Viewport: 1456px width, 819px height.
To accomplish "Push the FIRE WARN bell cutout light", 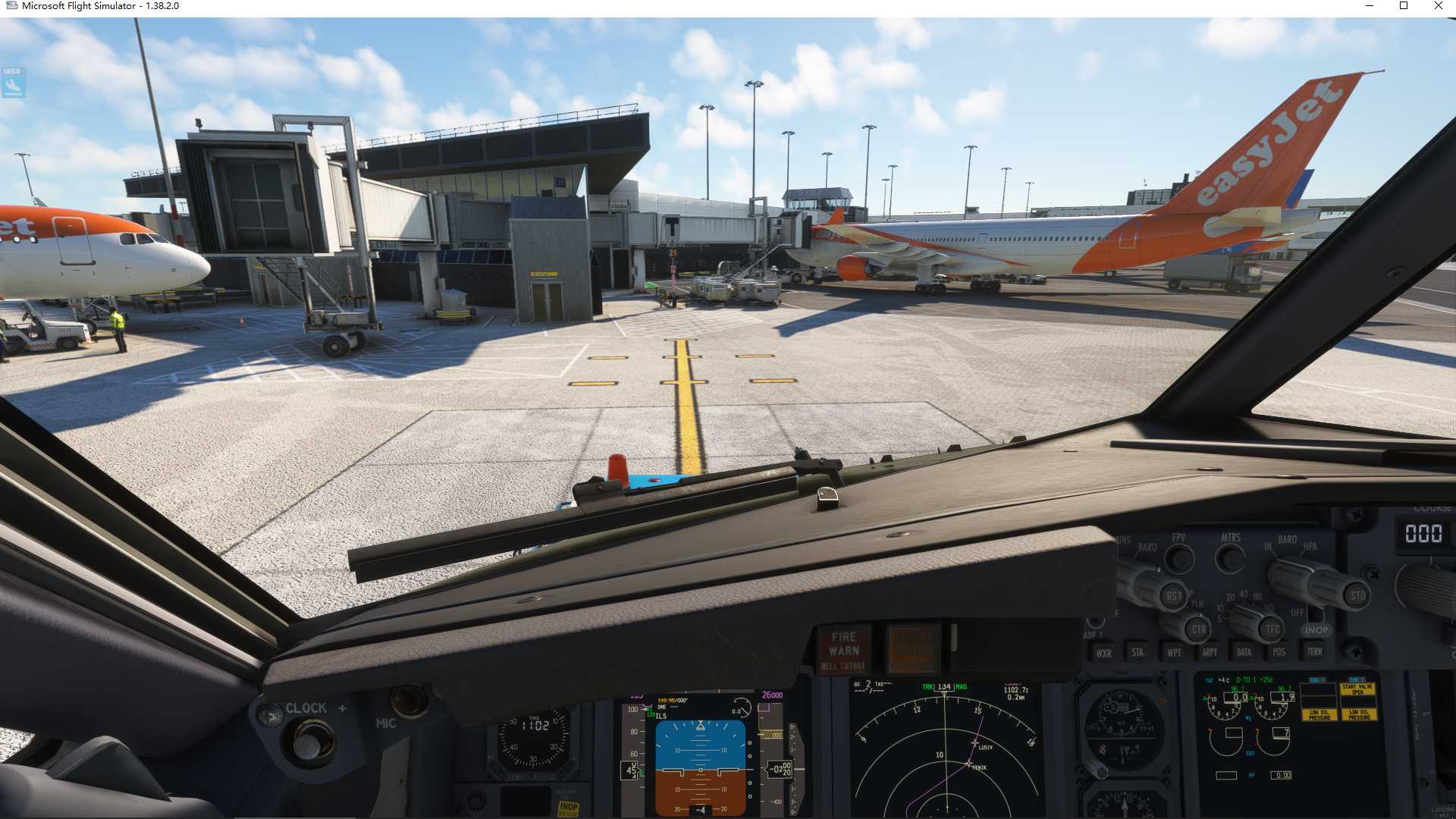I will coord(844,650).
